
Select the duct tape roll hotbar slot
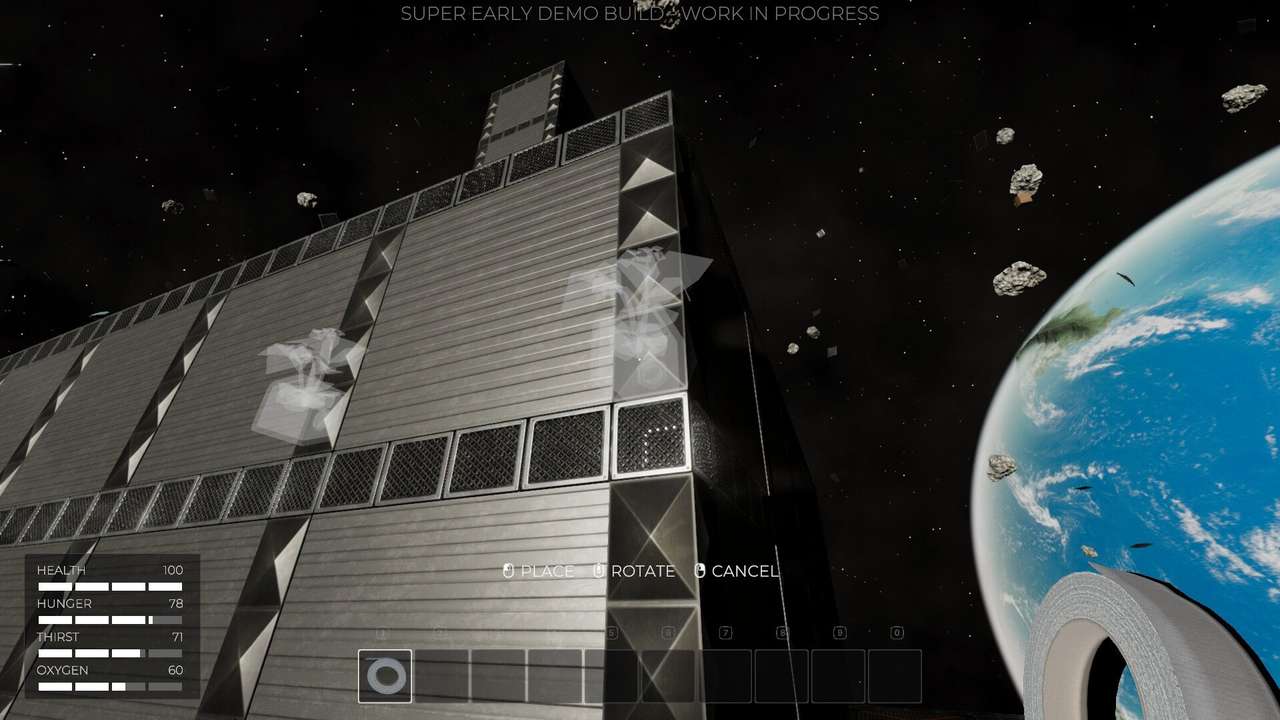[x=385, y=676]
